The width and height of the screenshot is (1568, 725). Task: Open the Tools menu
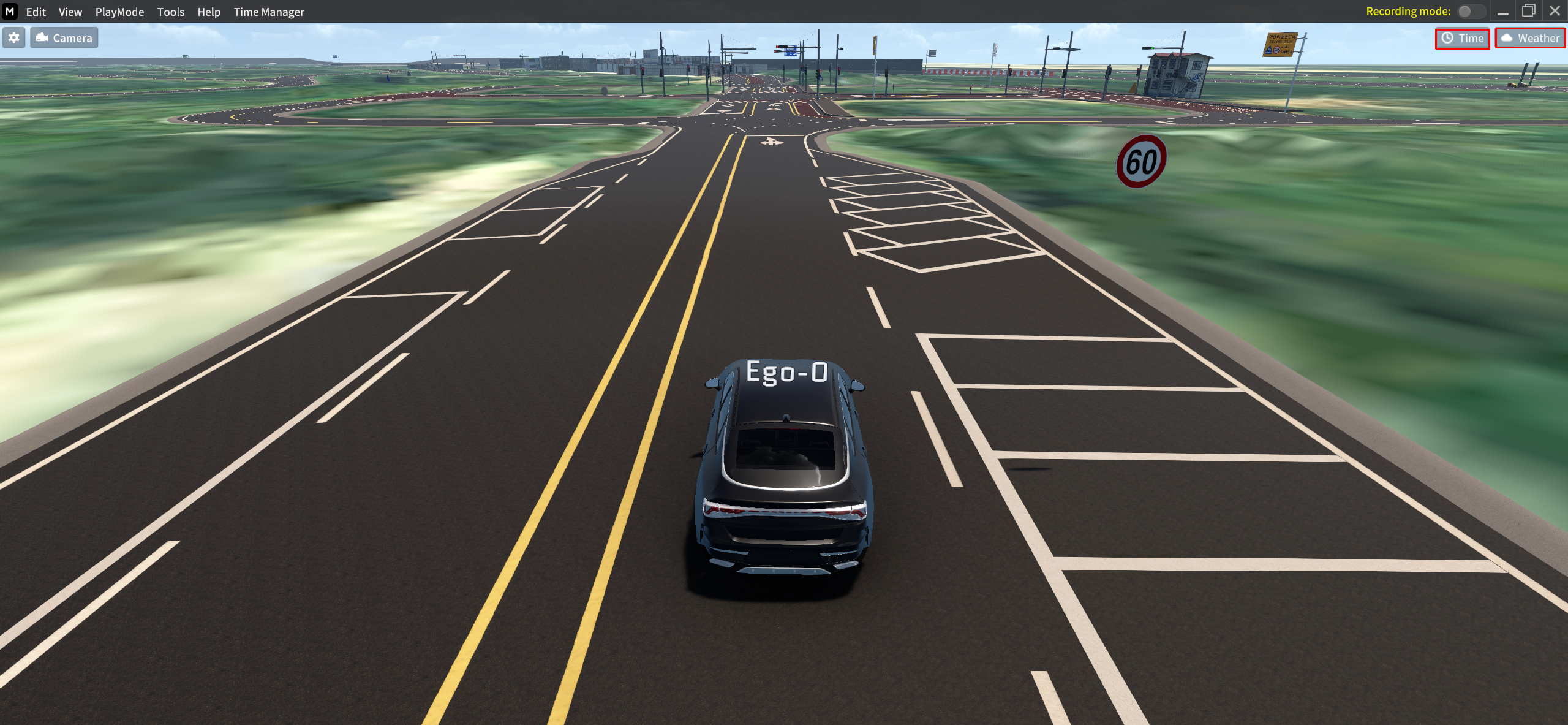point(170,12)
